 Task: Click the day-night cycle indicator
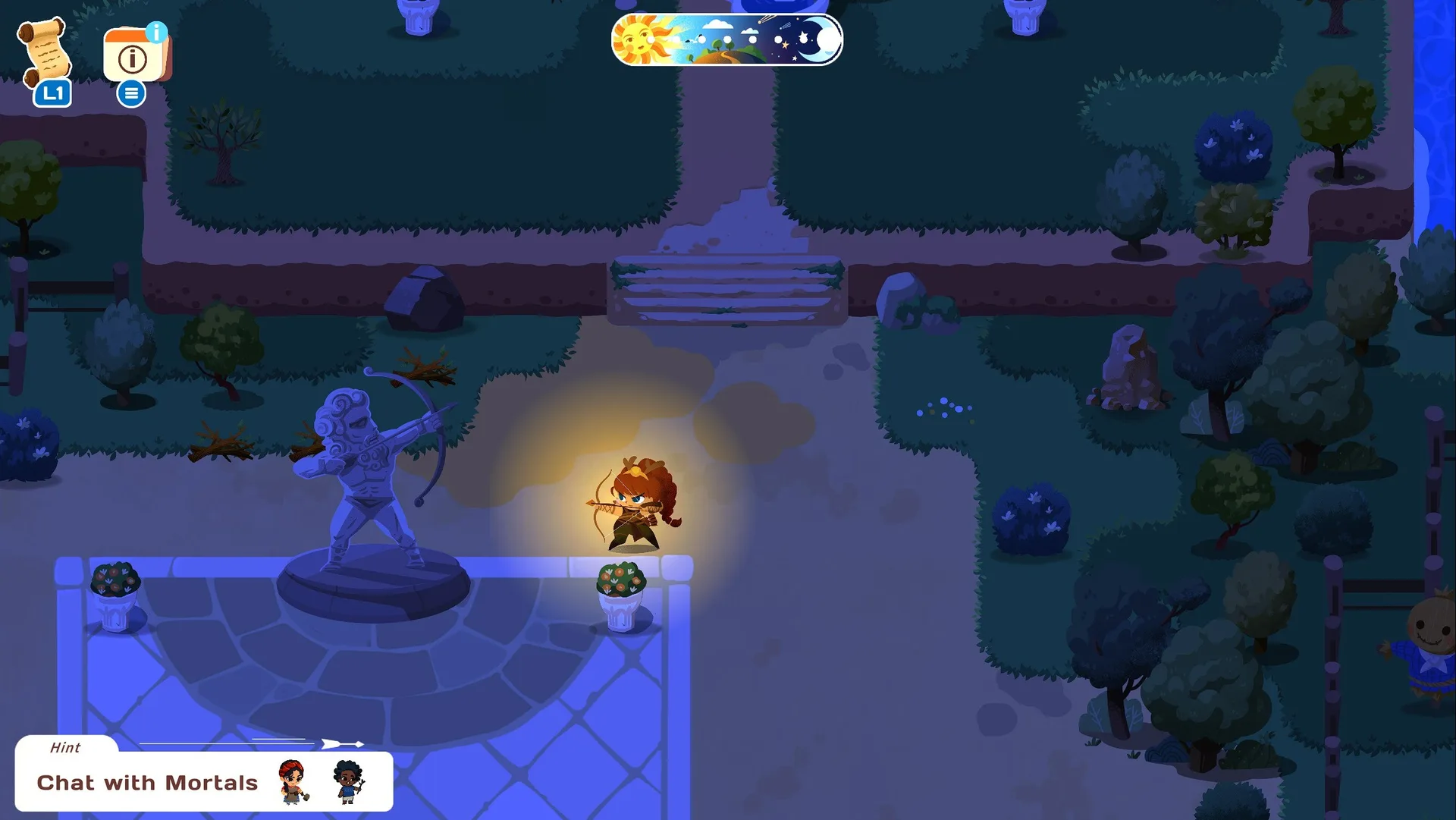point(726,39)
